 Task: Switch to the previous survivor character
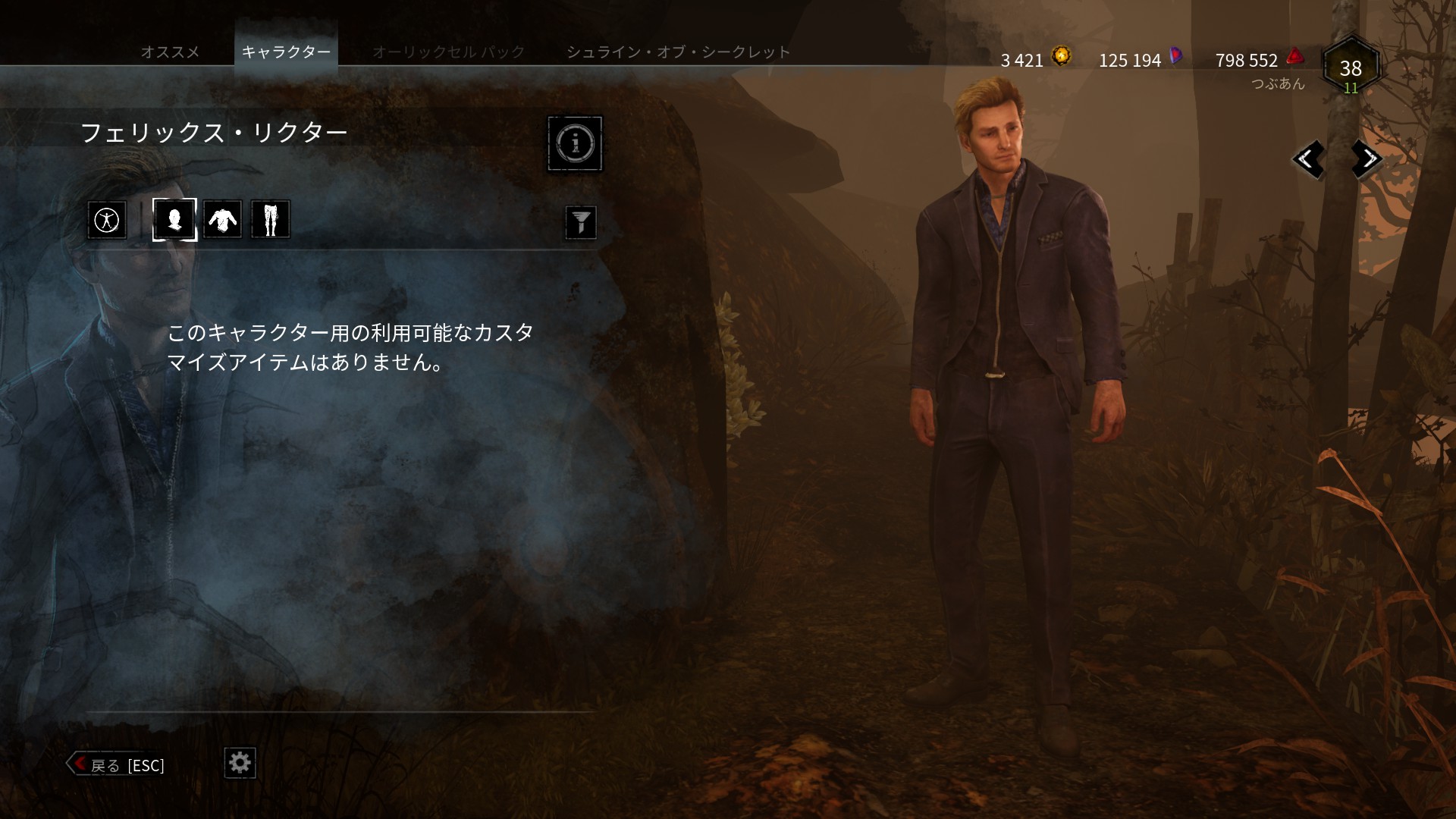(1310, 161)
